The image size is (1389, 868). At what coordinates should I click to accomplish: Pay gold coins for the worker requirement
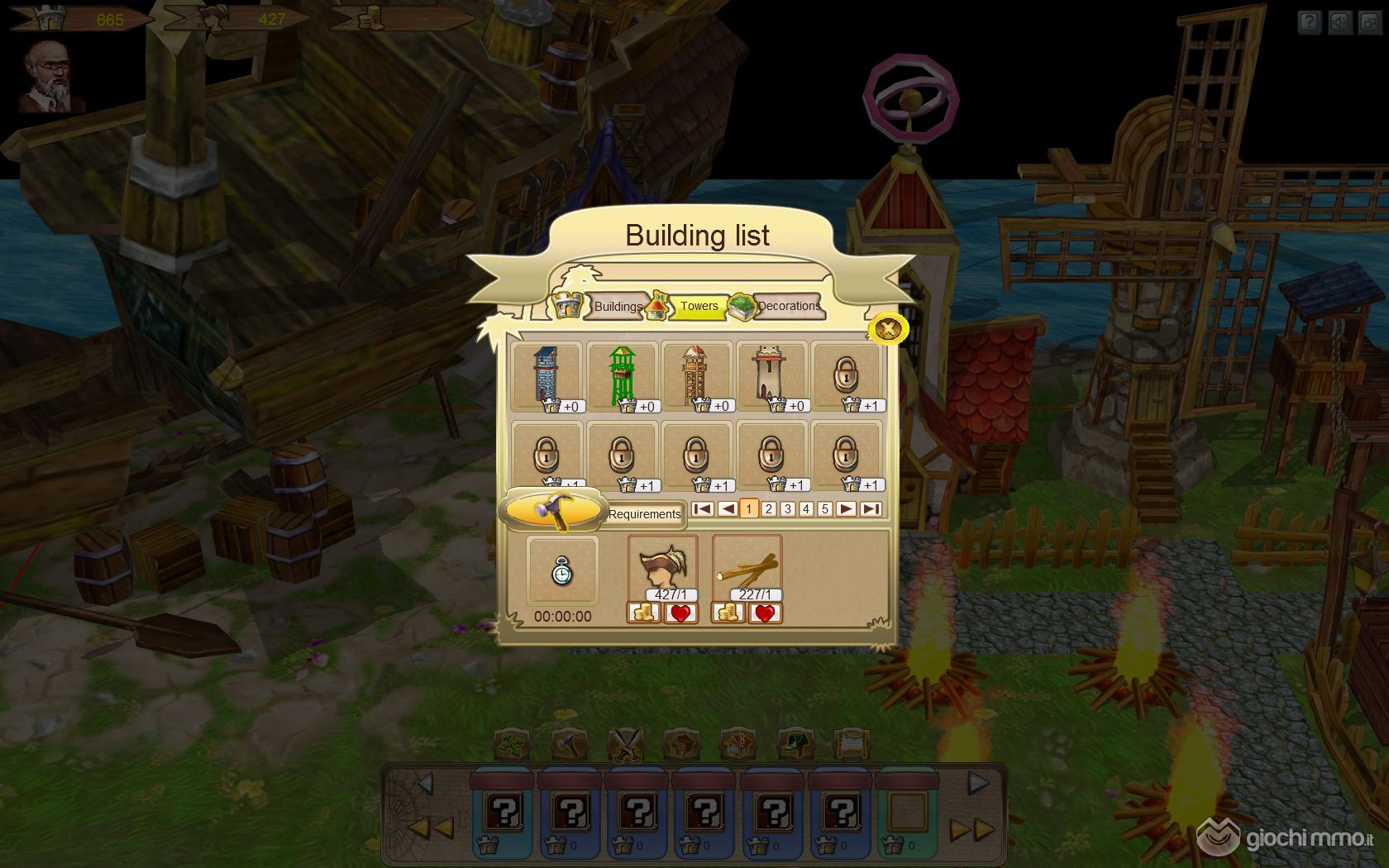pos(644,613)
